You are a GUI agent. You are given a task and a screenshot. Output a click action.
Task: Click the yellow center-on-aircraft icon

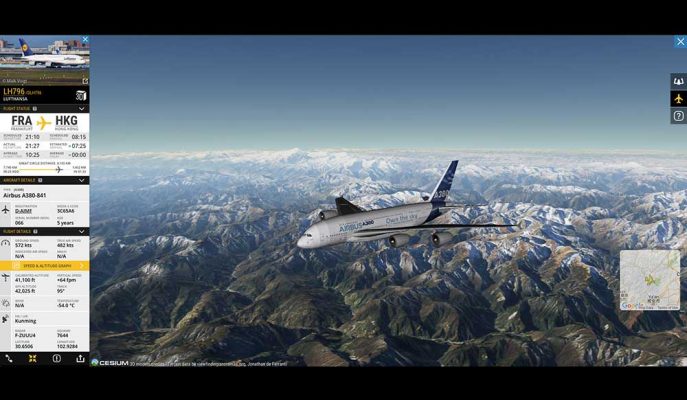(32, 358)
